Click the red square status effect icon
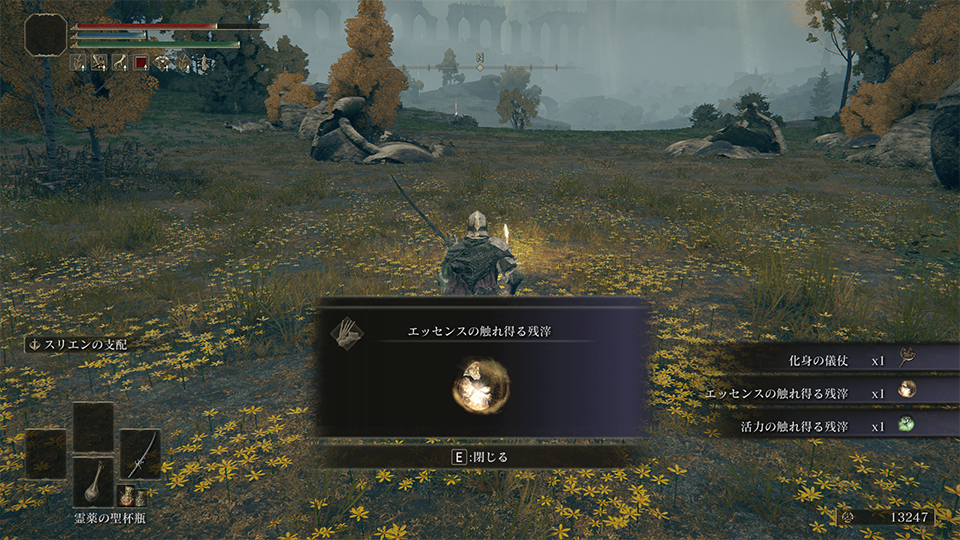Image resolution: width=960 pixels, height=540 pixels. point(142,63)
